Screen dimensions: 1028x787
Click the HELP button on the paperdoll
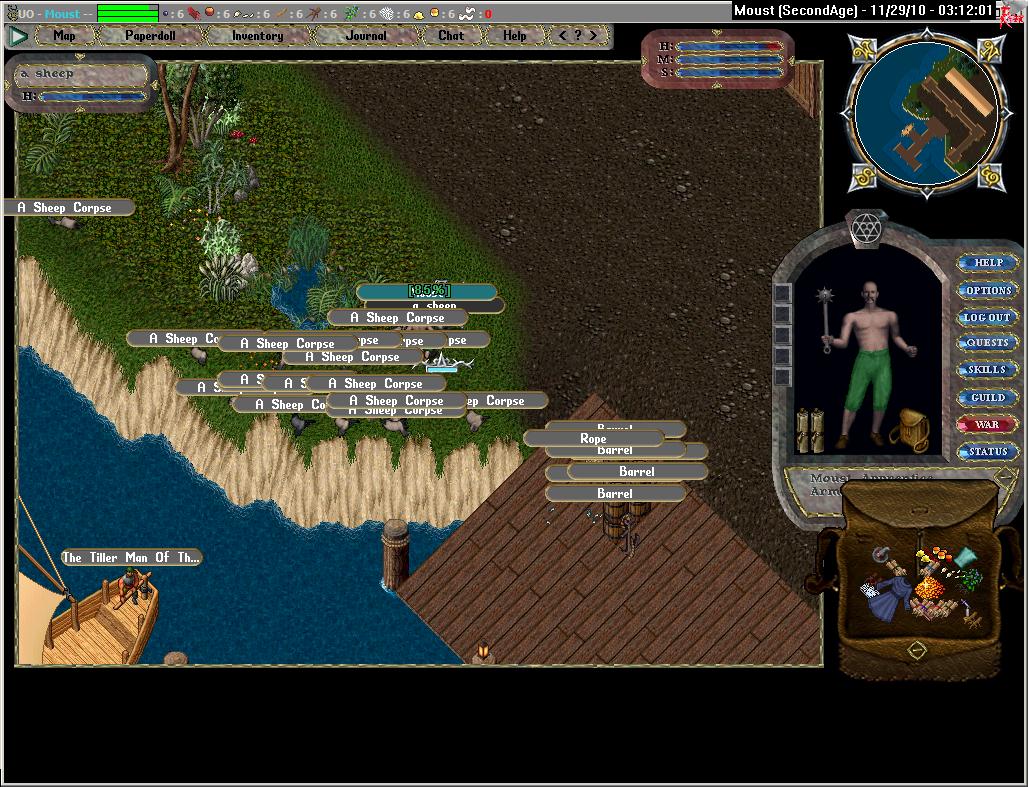(988, 263)
